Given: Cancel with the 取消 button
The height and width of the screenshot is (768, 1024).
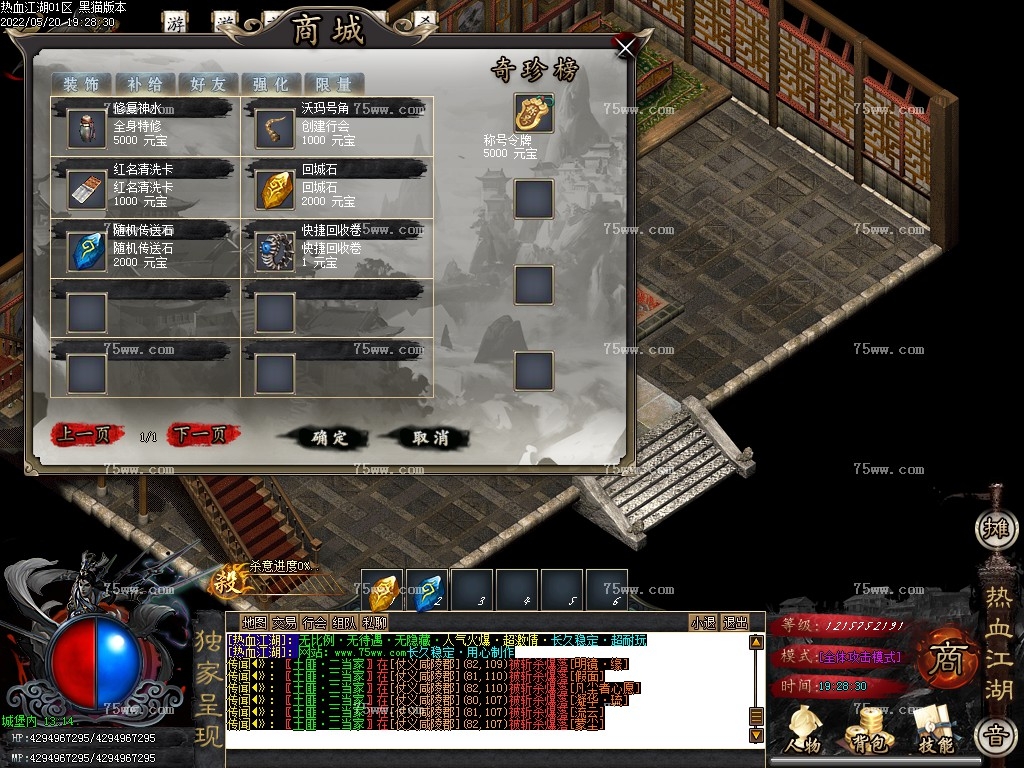Looking at the screenshot, I should coord(430,438).
